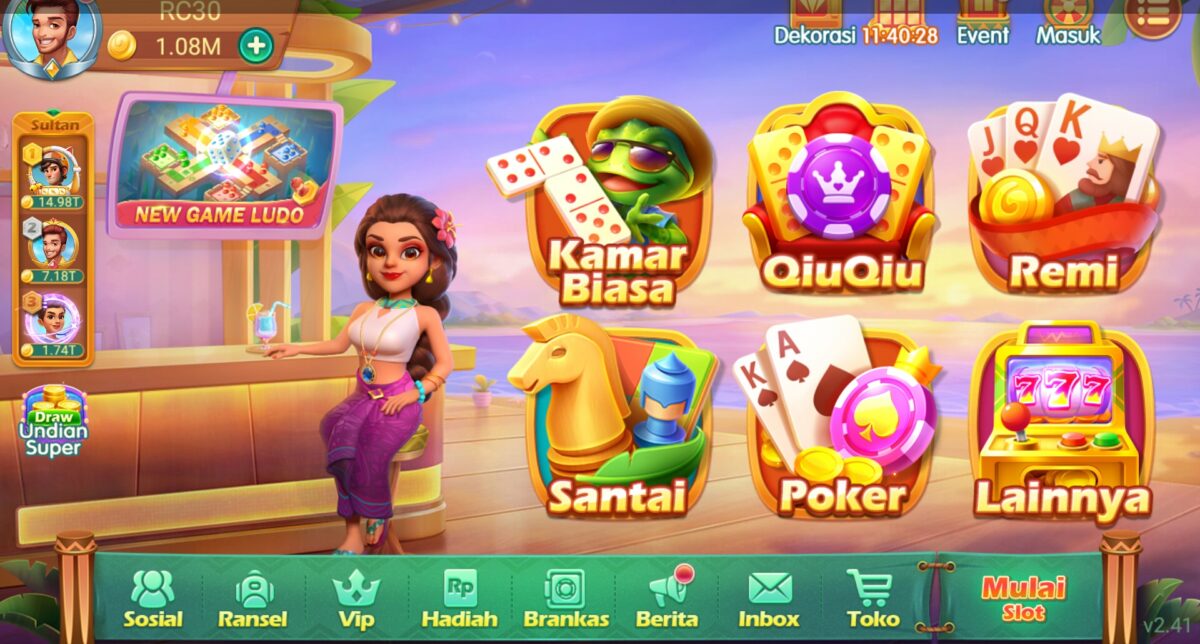Open the Event menu
Viewport: 1200px width, 644px height.
coord(982,24)
